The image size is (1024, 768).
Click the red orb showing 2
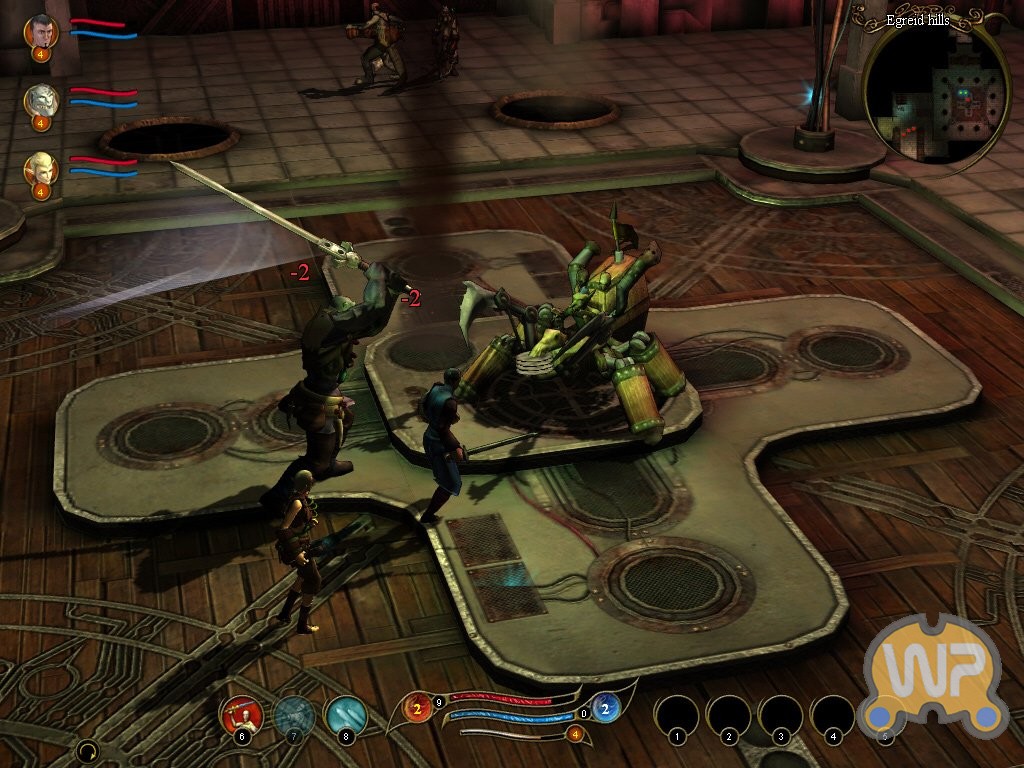point(419,707)
